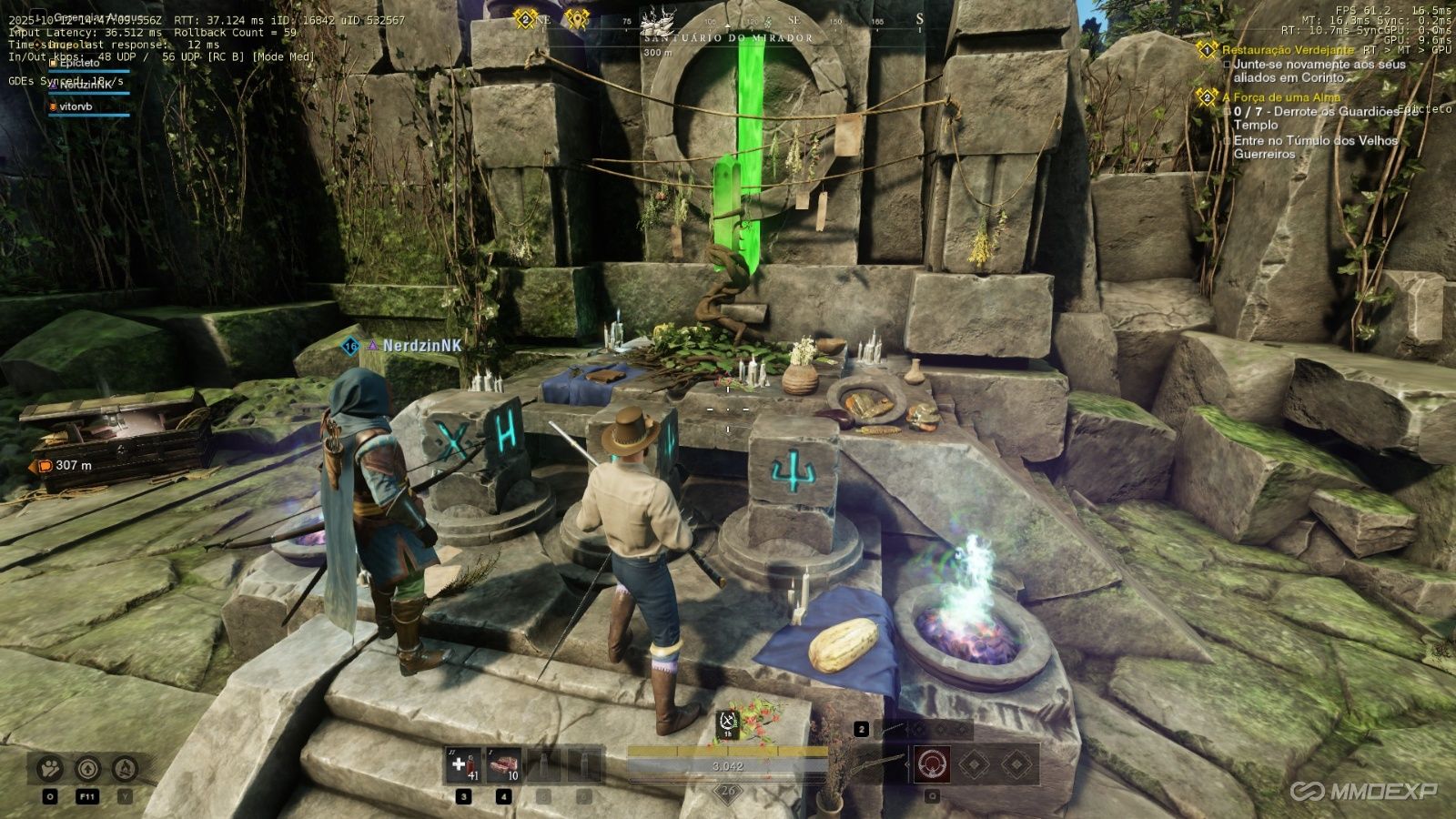
Task: Click the crafting timer icon above the XP bar
Action: coord(726,721)
